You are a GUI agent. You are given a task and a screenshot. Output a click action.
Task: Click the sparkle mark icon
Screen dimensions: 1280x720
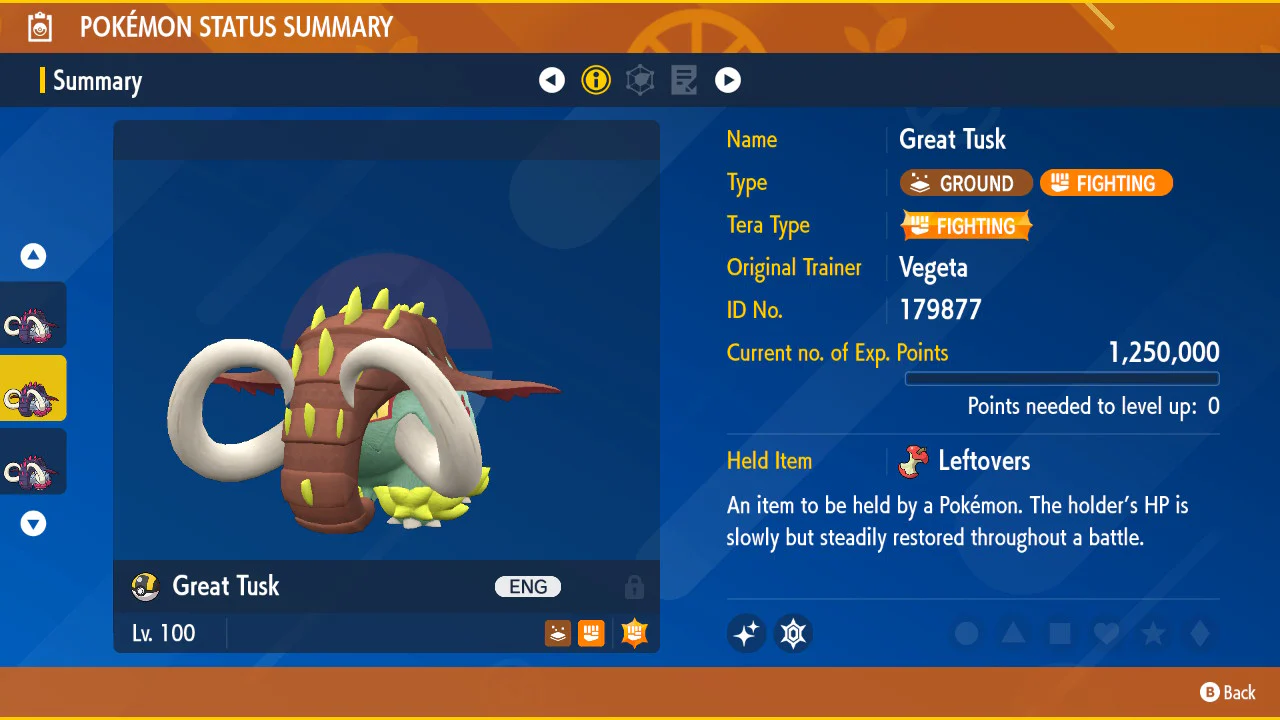tap(747, 633)
